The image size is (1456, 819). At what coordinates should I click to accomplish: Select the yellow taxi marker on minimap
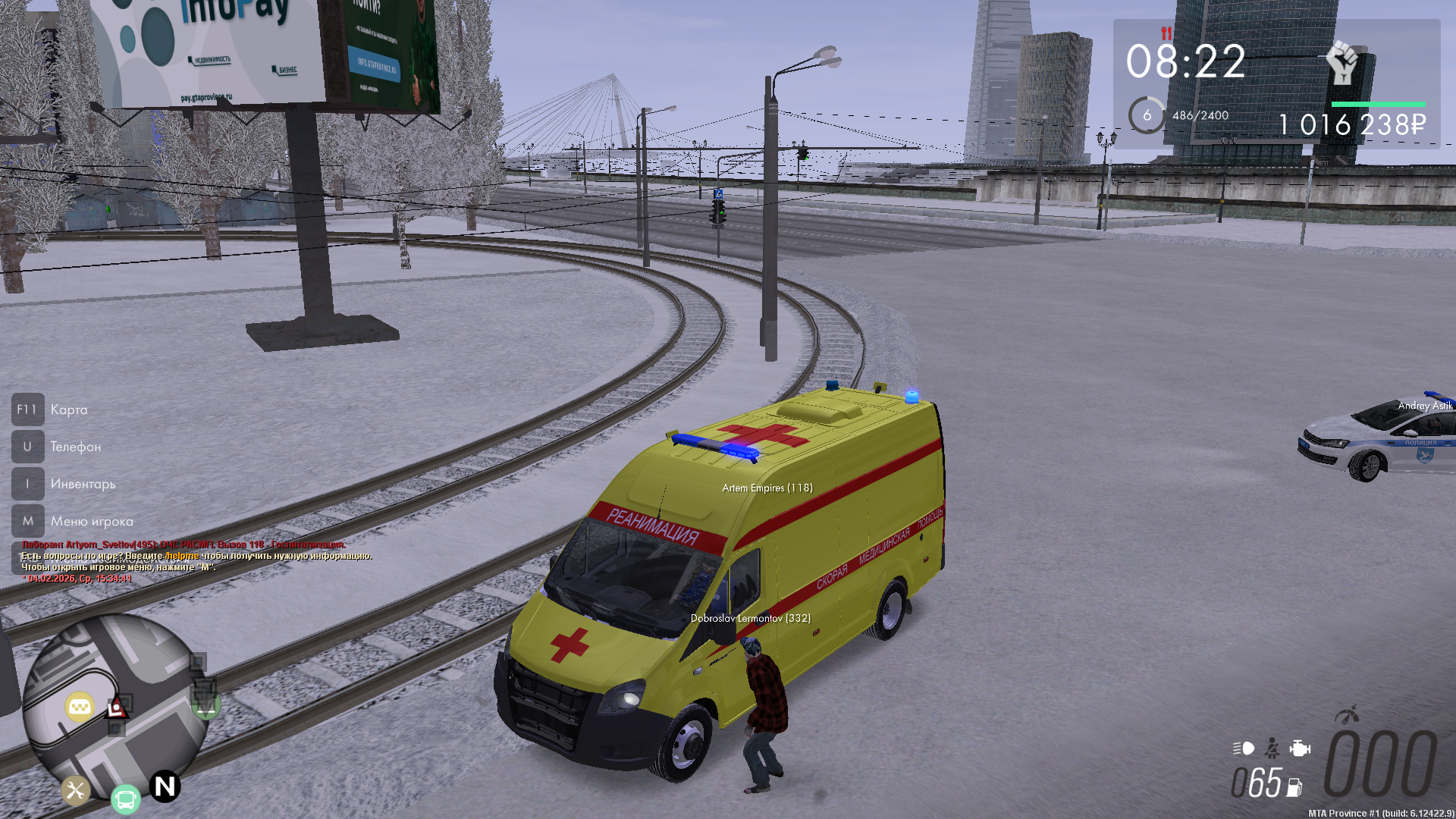point(80,708)
